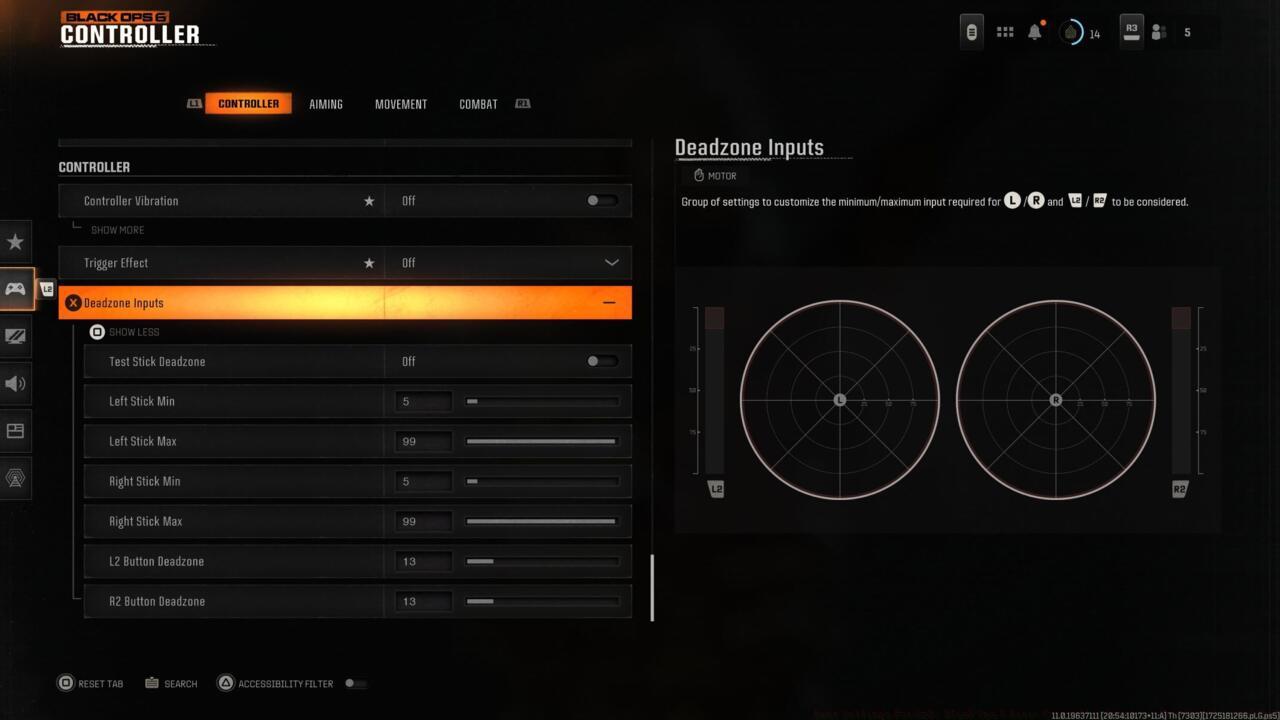
Task: Expand the Trigger Effect dropdown
Action: coord(610,262)
